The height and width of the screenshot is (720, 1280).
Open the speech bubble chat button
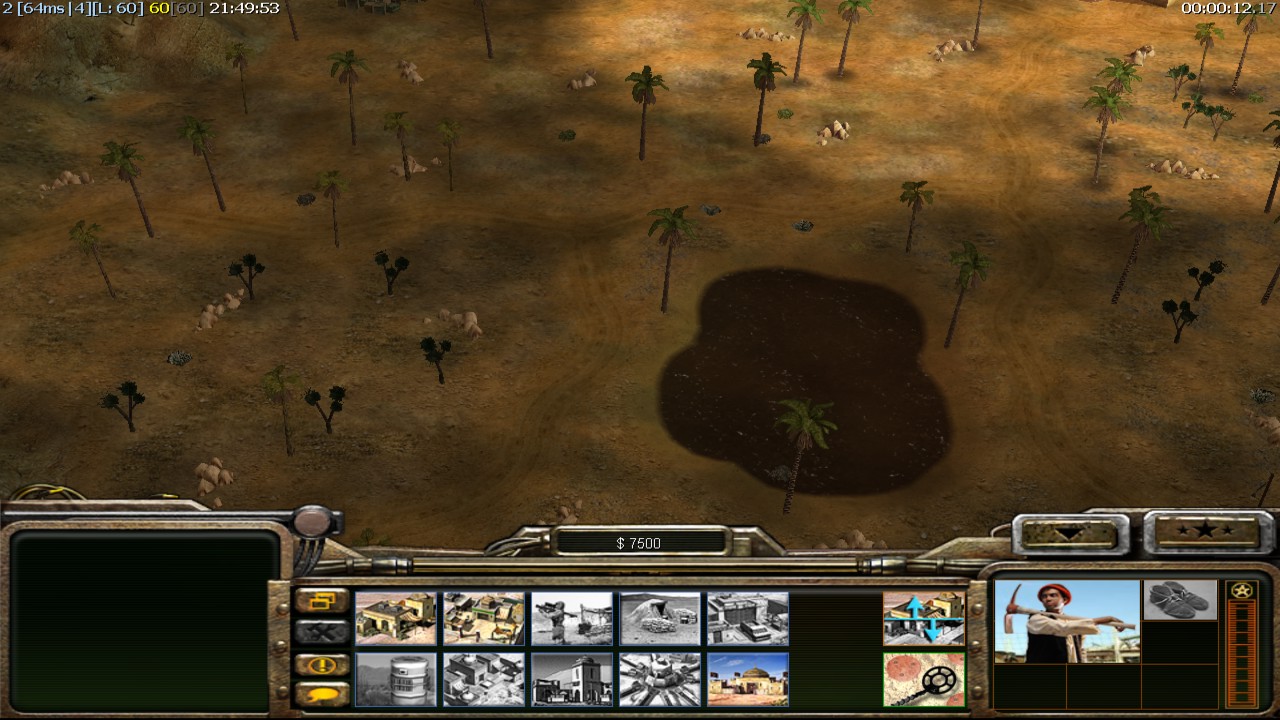[x=322, y=693]
